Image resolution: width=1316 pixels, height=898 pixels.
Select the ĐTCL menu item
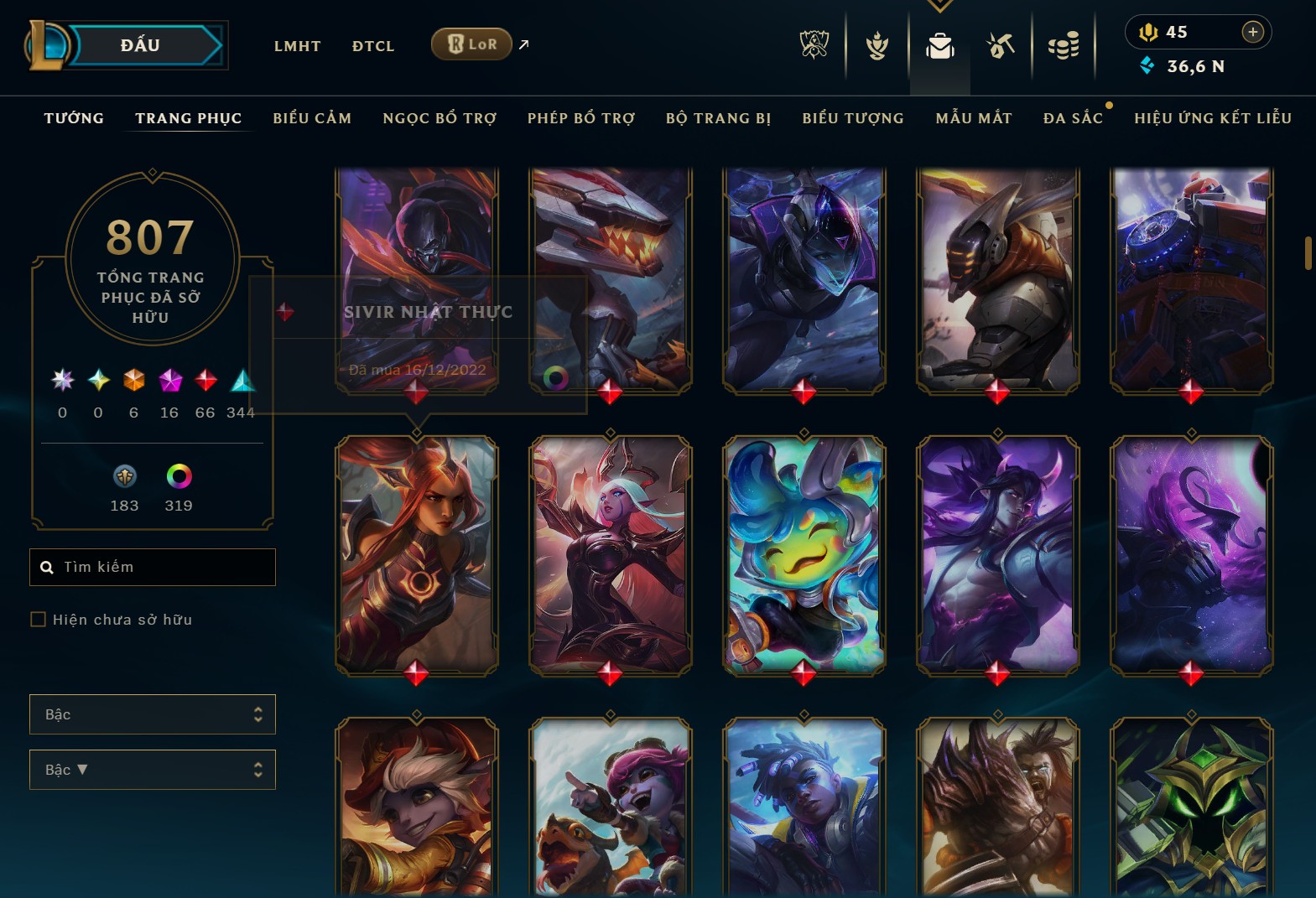tap(372, 45)
